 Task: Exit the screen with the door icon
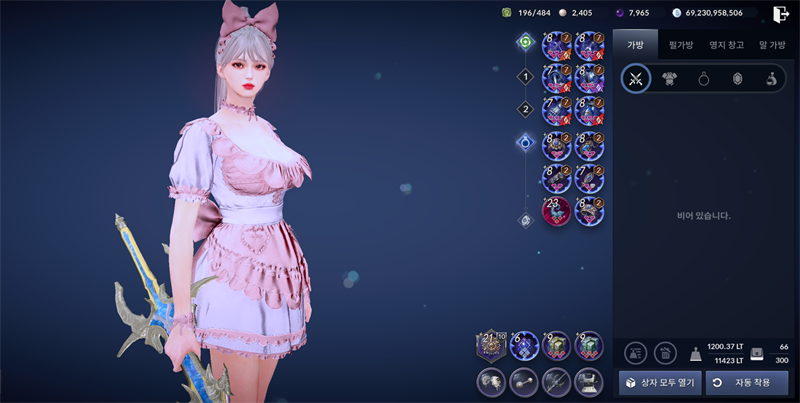tap(781, 14)
